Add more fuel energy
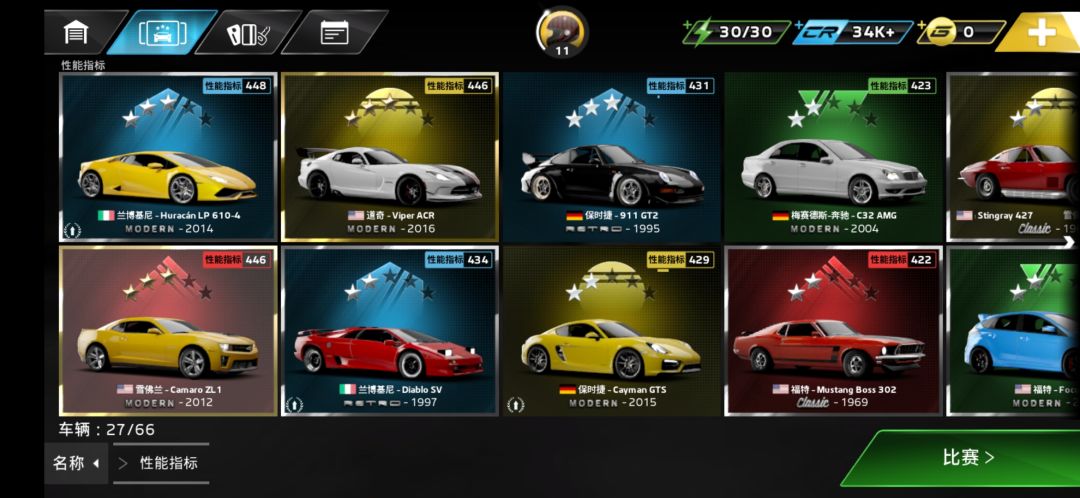 pos(735,32)
